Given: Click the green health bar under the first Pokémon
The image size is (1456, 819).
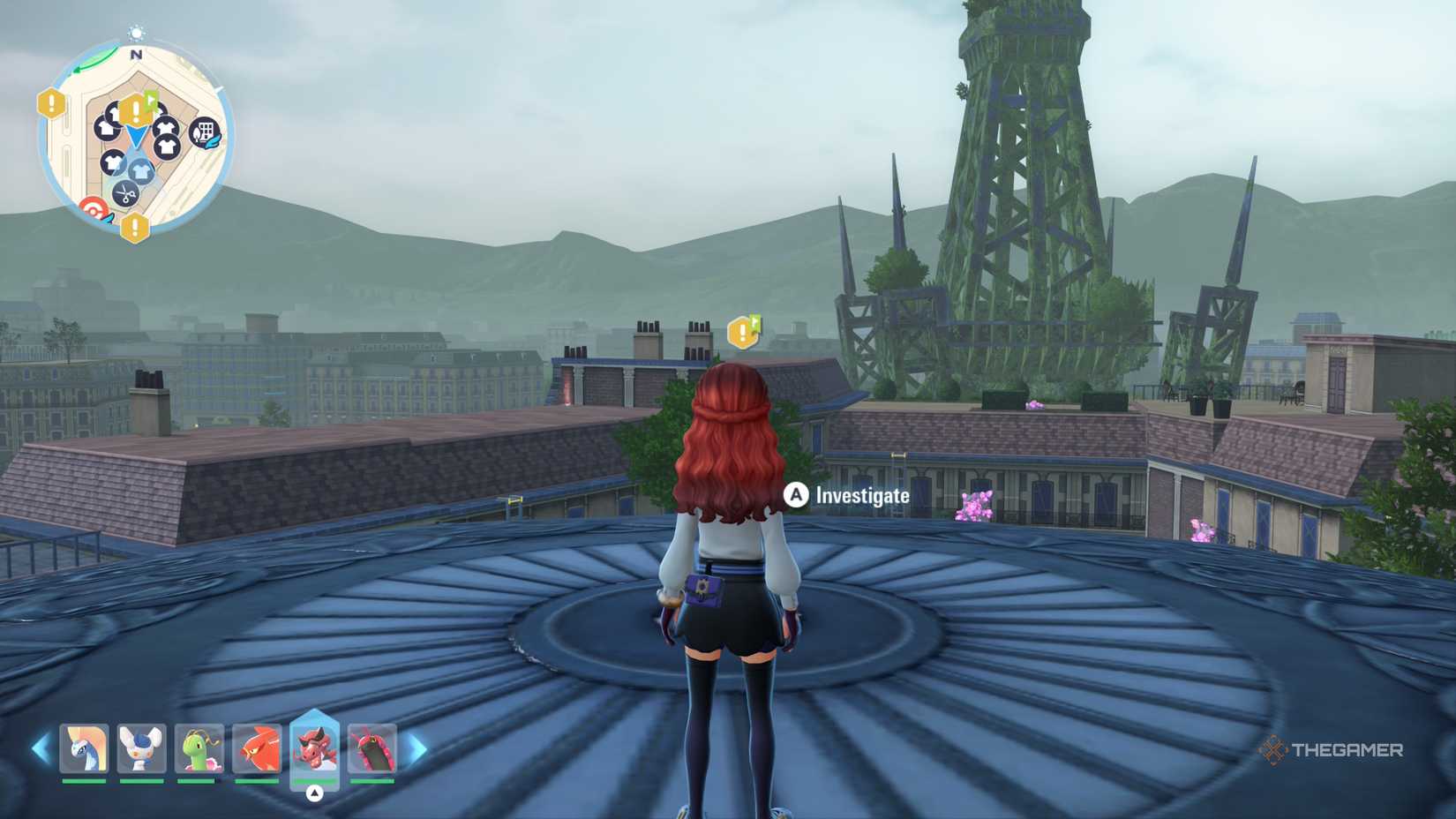Looking at the screenshot, I should click(85, 781).
